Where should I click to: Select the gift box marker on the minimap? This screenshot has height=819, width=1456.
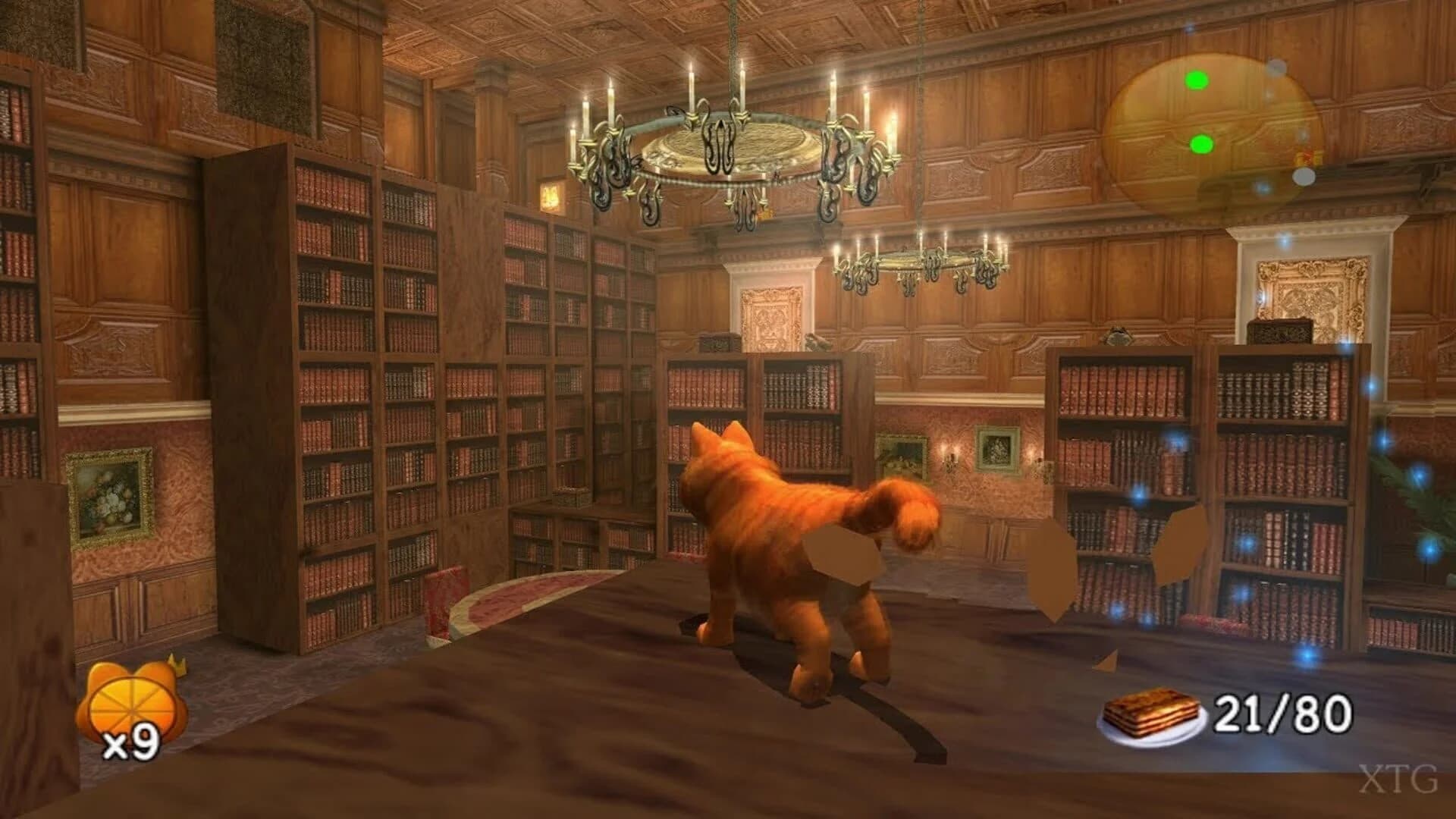tap(1309, 158)
